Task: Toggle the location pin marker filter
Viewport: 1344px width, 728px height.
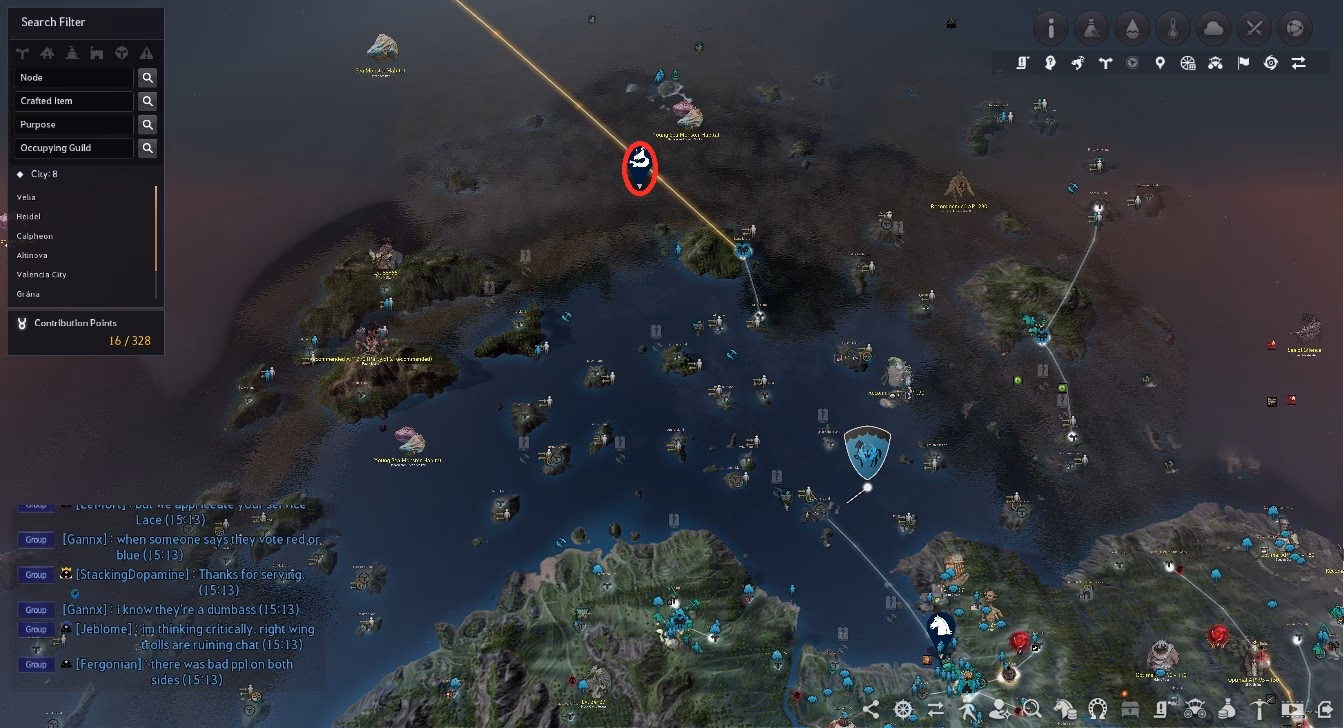Action: (1160, 63)
